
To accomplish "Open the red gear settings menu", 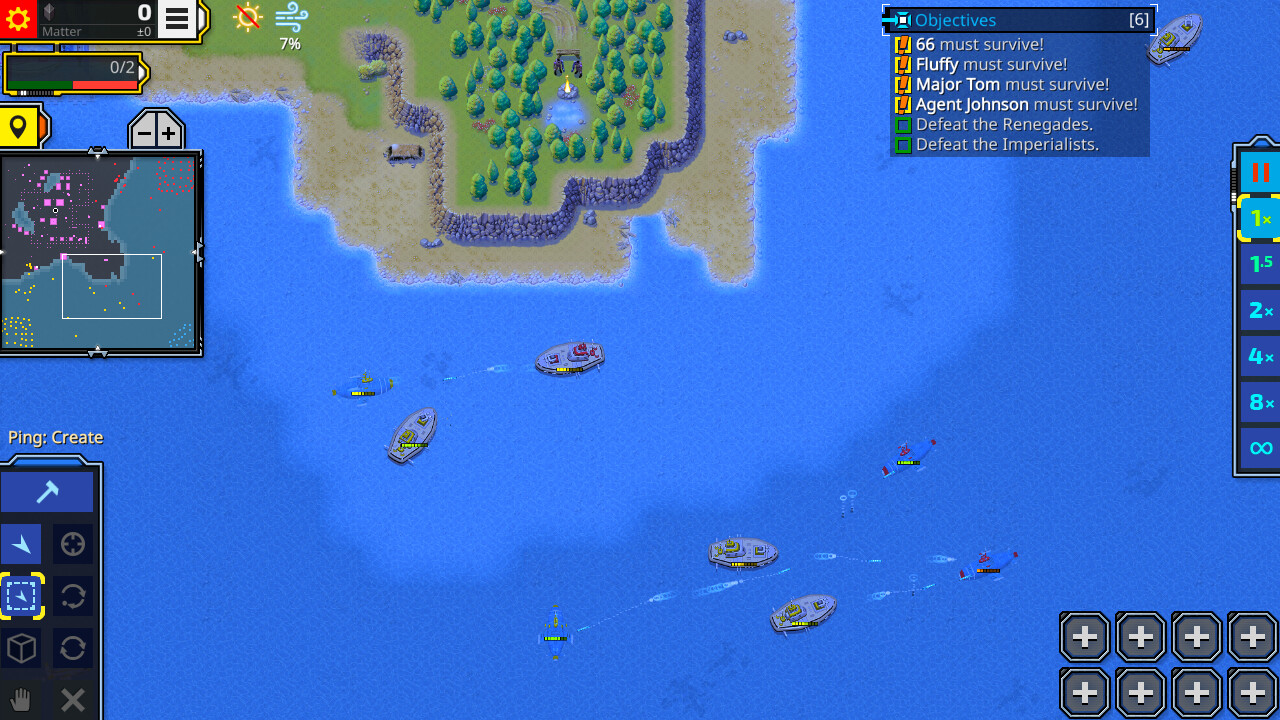I will coord(19,19).
